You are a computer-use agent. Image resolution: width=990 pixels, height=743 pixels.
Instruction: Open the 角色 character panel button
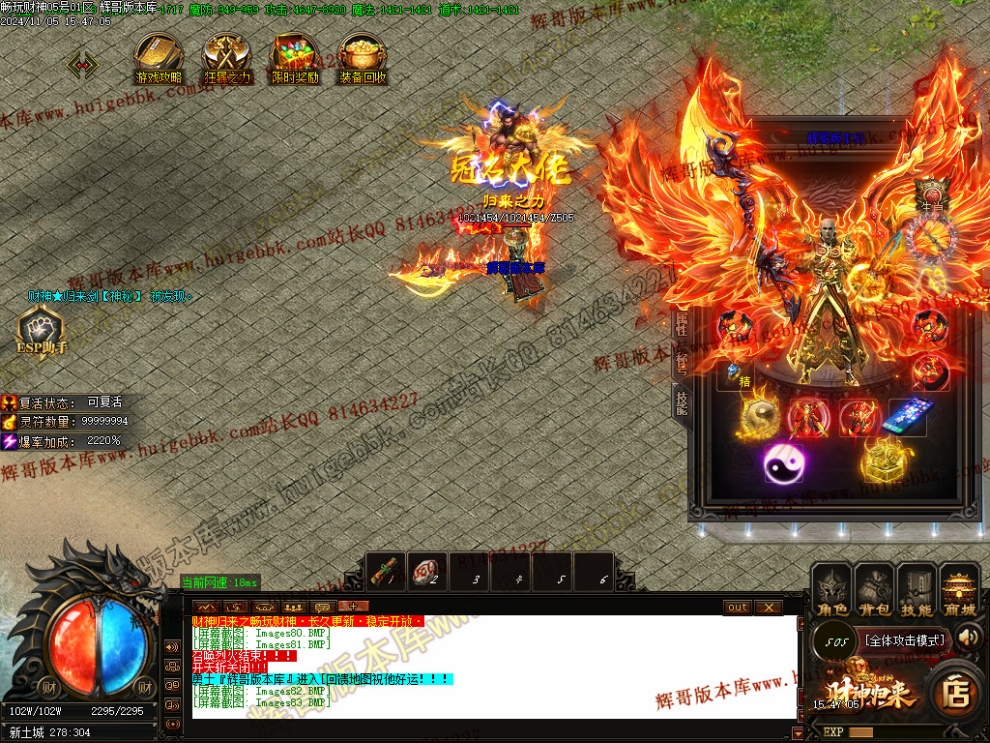(832, 589)
